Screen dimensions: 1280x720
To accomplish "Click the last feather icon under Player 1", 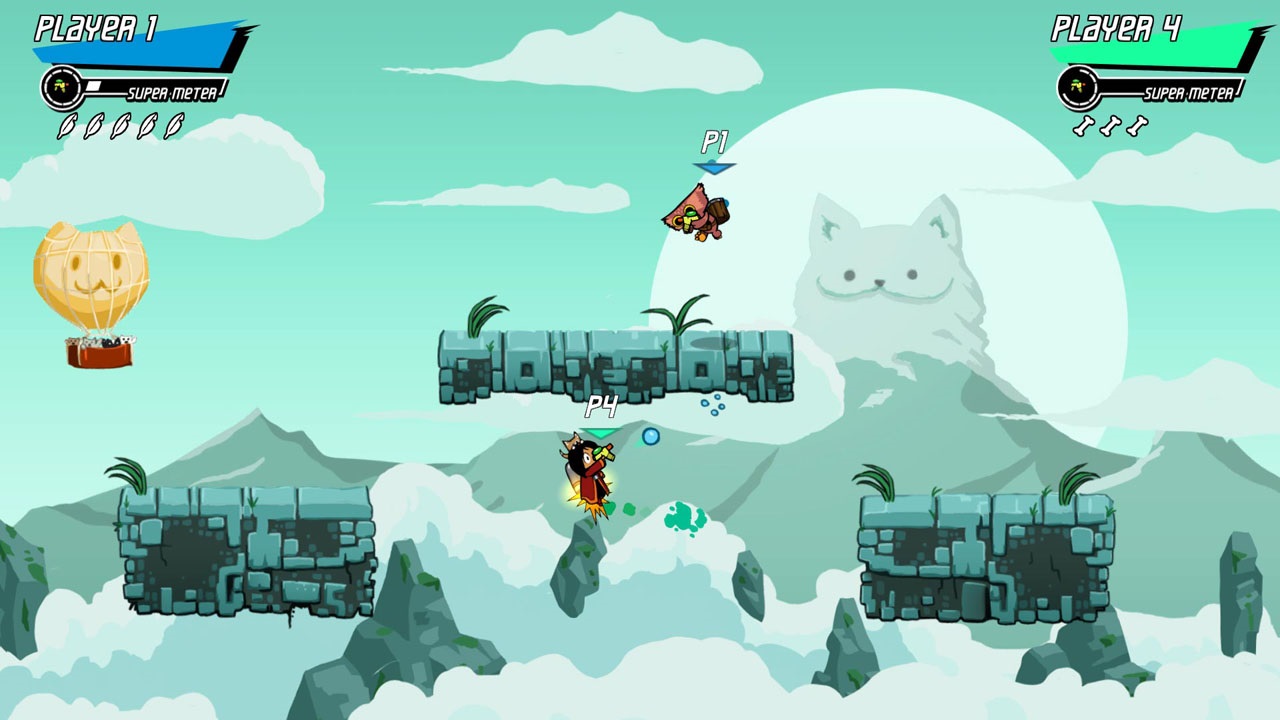I will click(x=172, y=126).
